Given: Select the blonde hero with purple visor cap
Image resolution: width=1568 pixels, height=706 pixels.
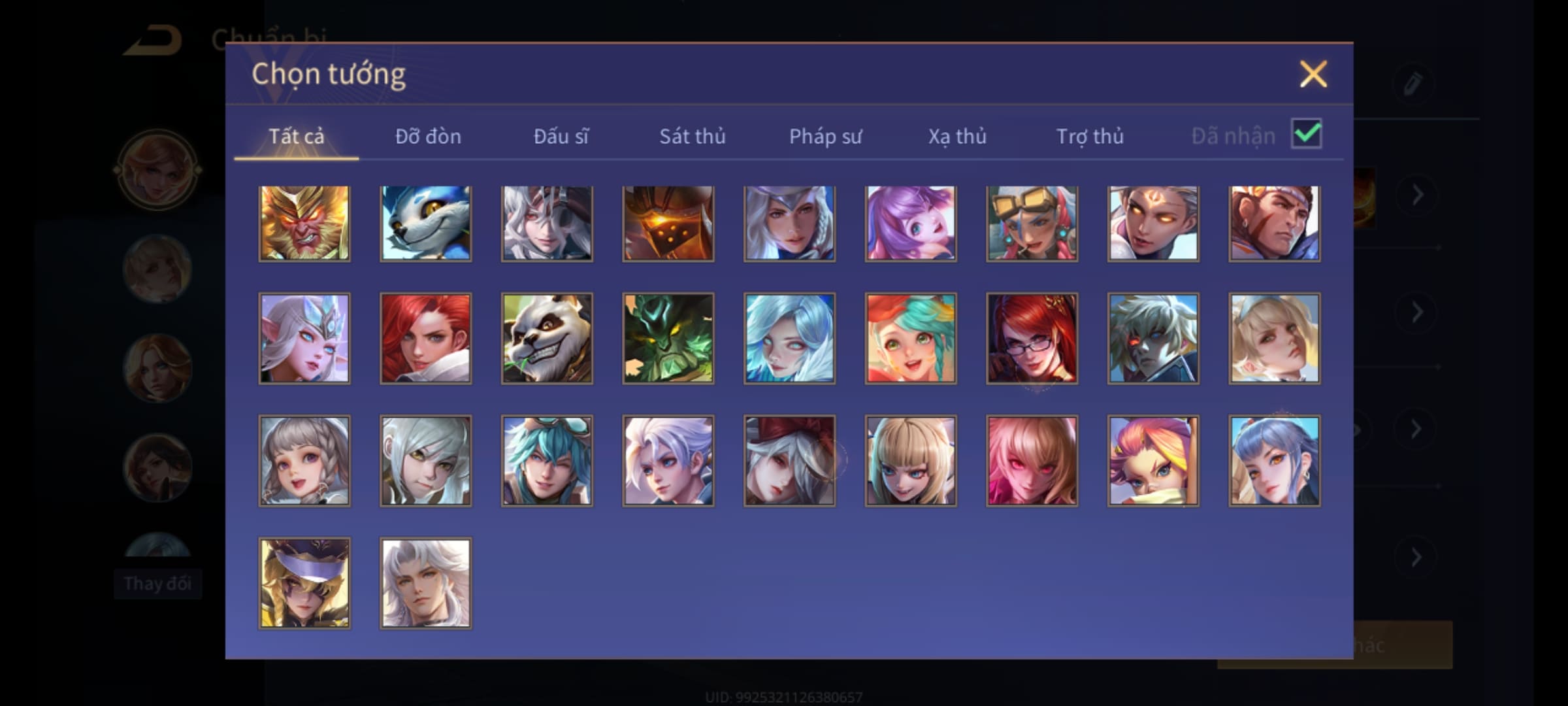Looking at the screenshot, I should 304,583.
